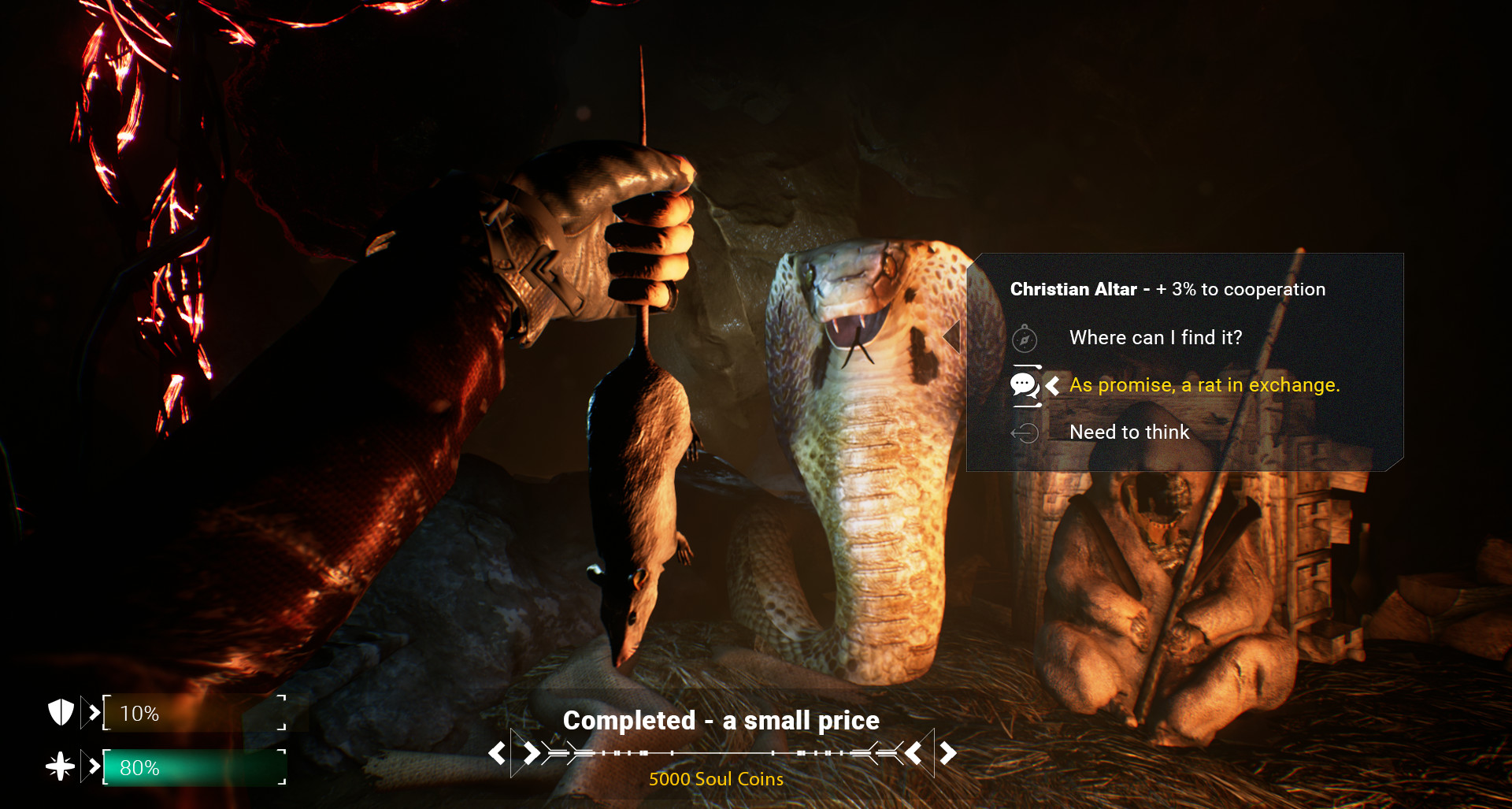Click the 'Where can I find it?' dialogue option
This screenshot has width=1512, height=809.
click(x=1155, y=338)
